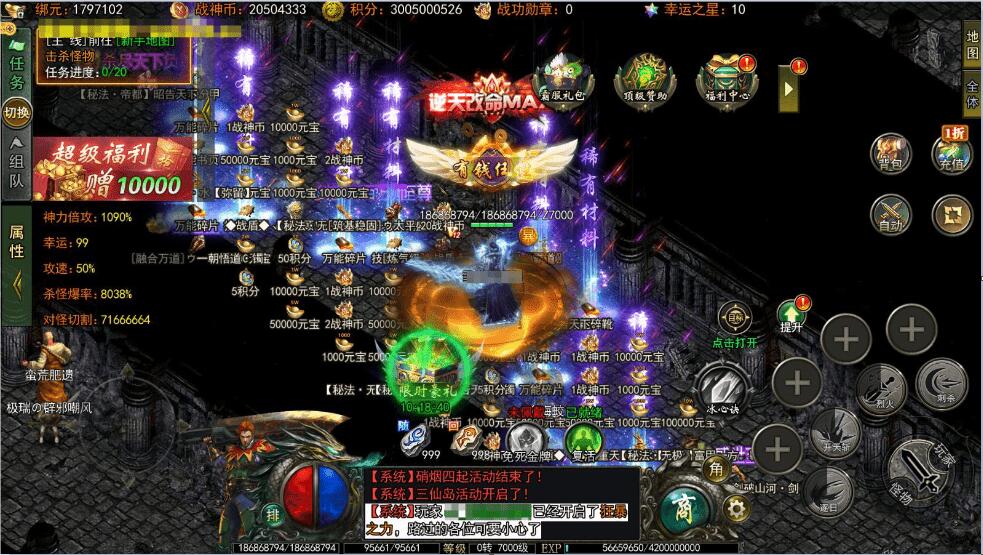Toggle 自动 auto-battle
Screen dimensions: 983x555
[x=890, y=213]
